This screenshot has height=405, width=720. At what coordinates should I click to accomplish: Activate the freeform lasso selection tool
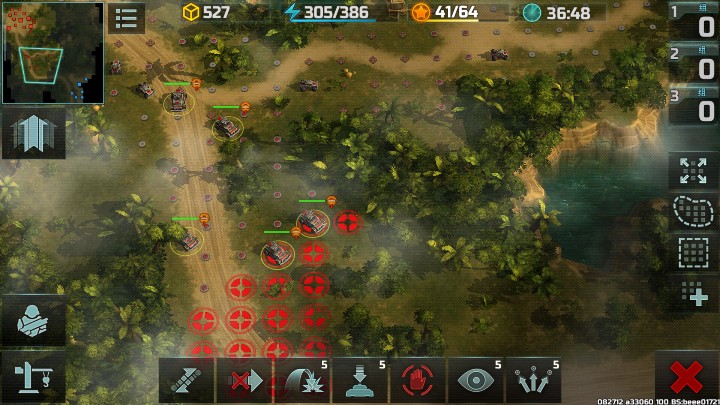(x=693, y=212)
